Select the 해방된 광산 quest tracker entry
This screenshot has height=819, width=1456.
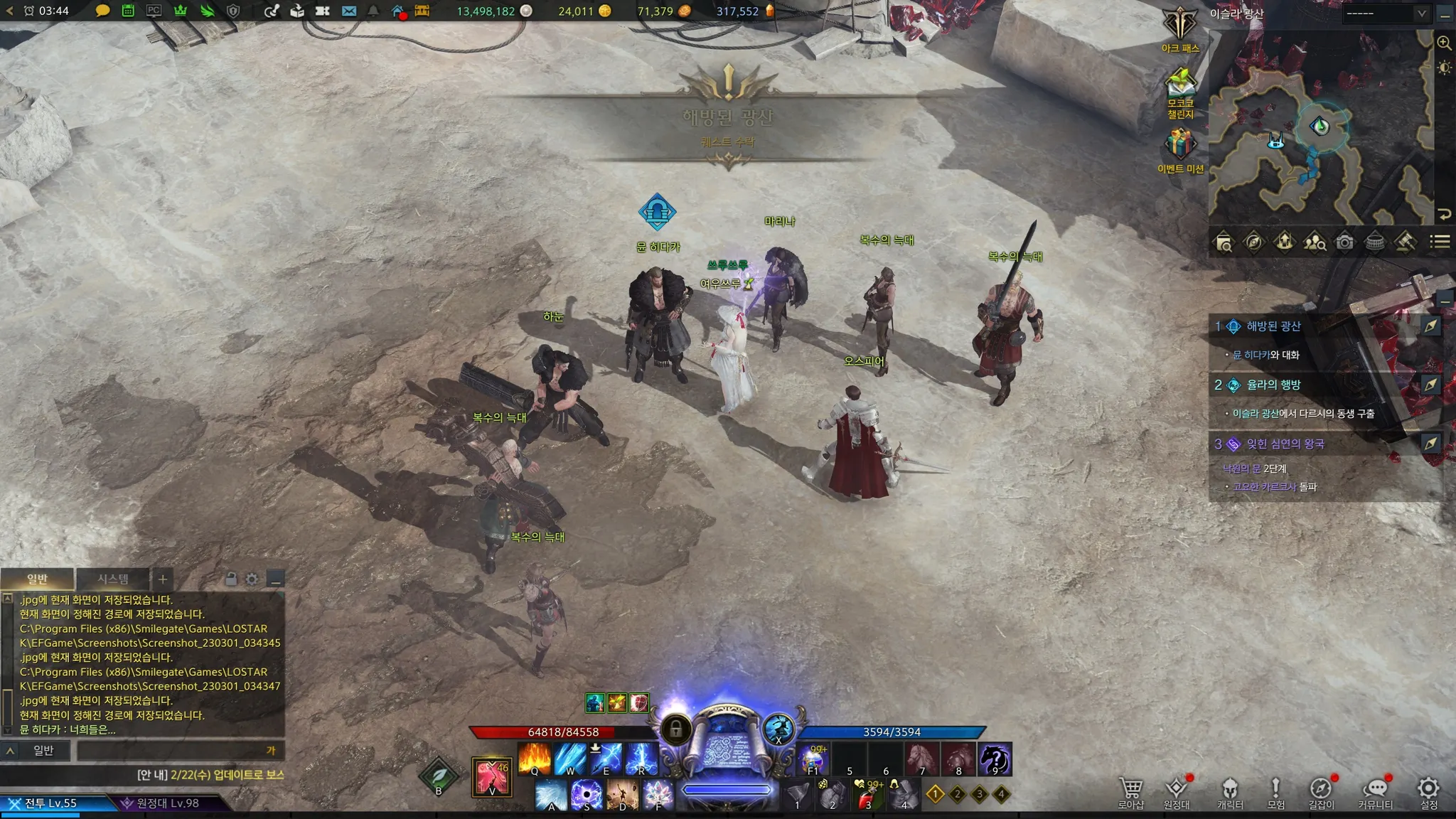tap(1273, 326)
